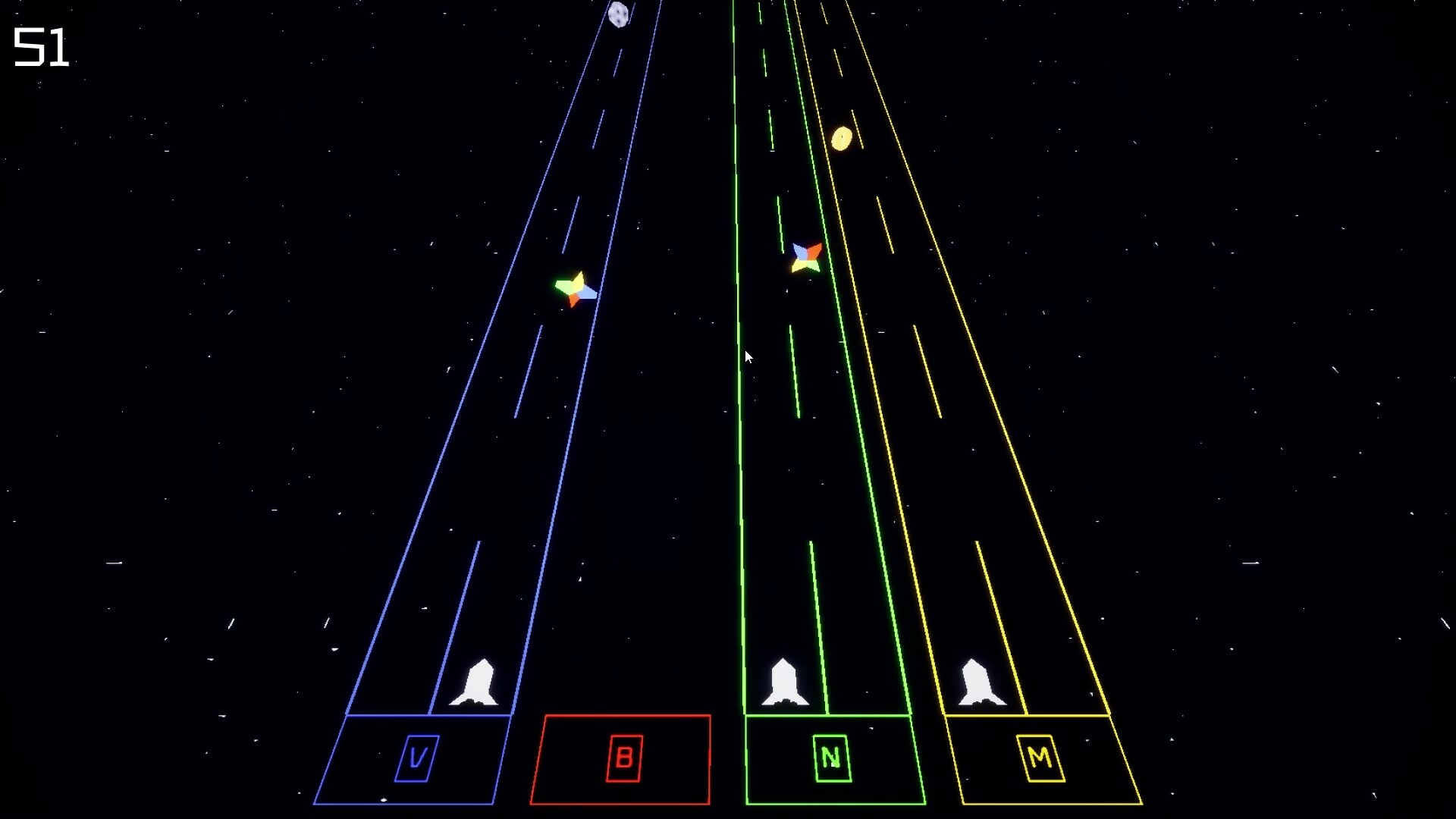This screenshot has width=1456, height=819.
Task: Select the V label inside the blue pad
Action: (418, 756)
